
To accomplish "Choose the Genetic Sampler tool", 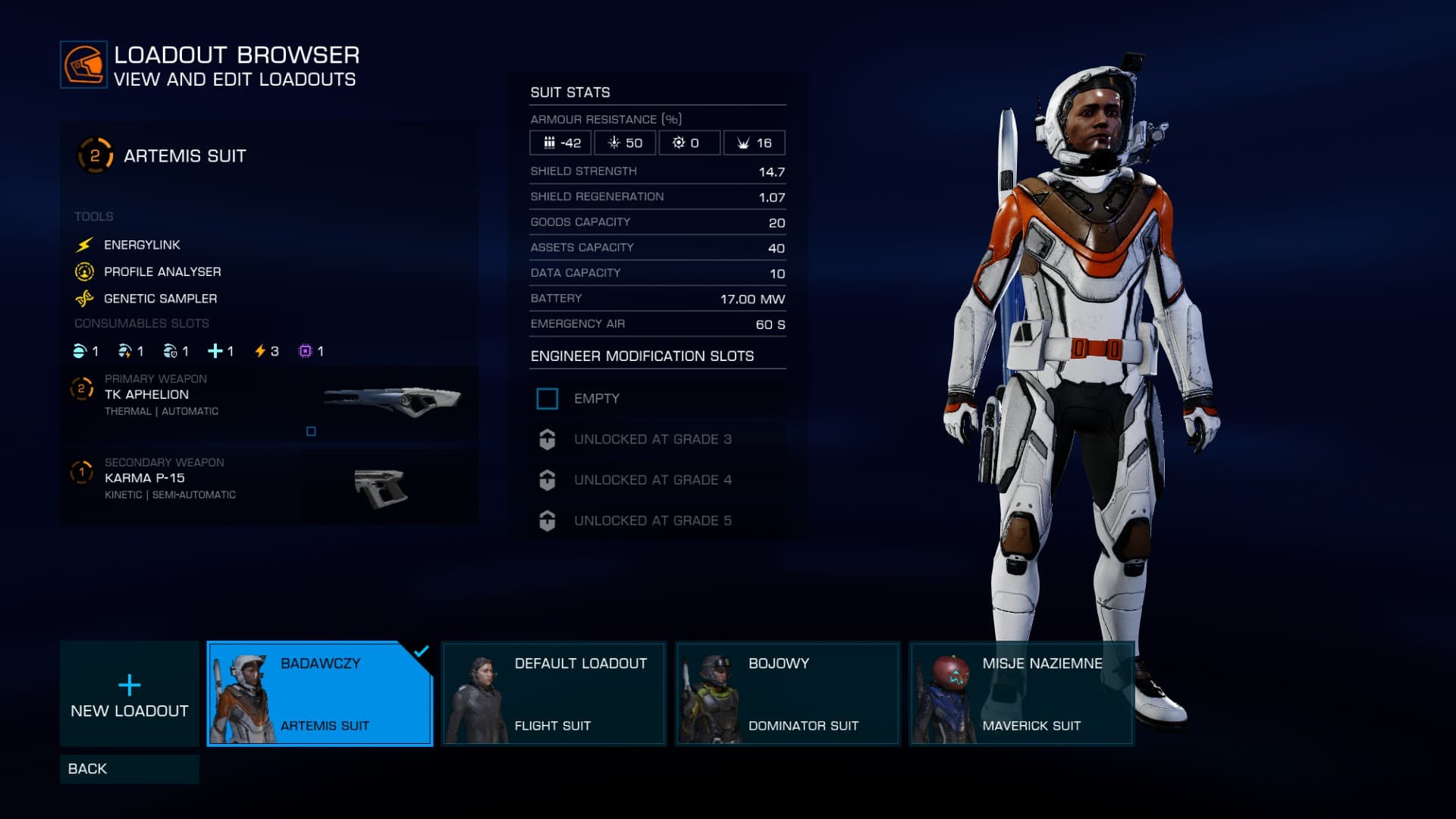I will click(x=160, y=299).
